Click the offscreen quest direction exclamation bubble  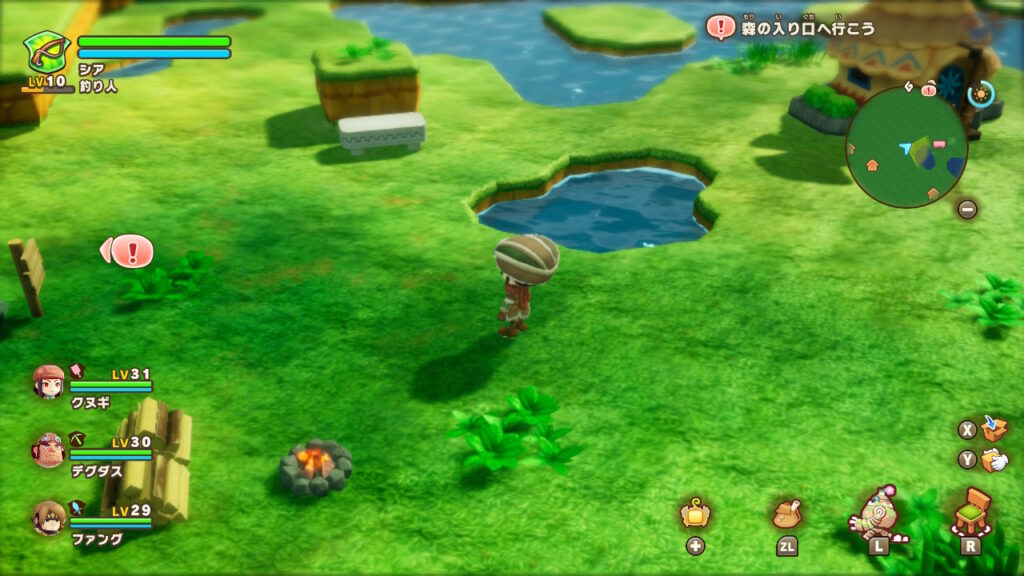(x=130, y=250)
